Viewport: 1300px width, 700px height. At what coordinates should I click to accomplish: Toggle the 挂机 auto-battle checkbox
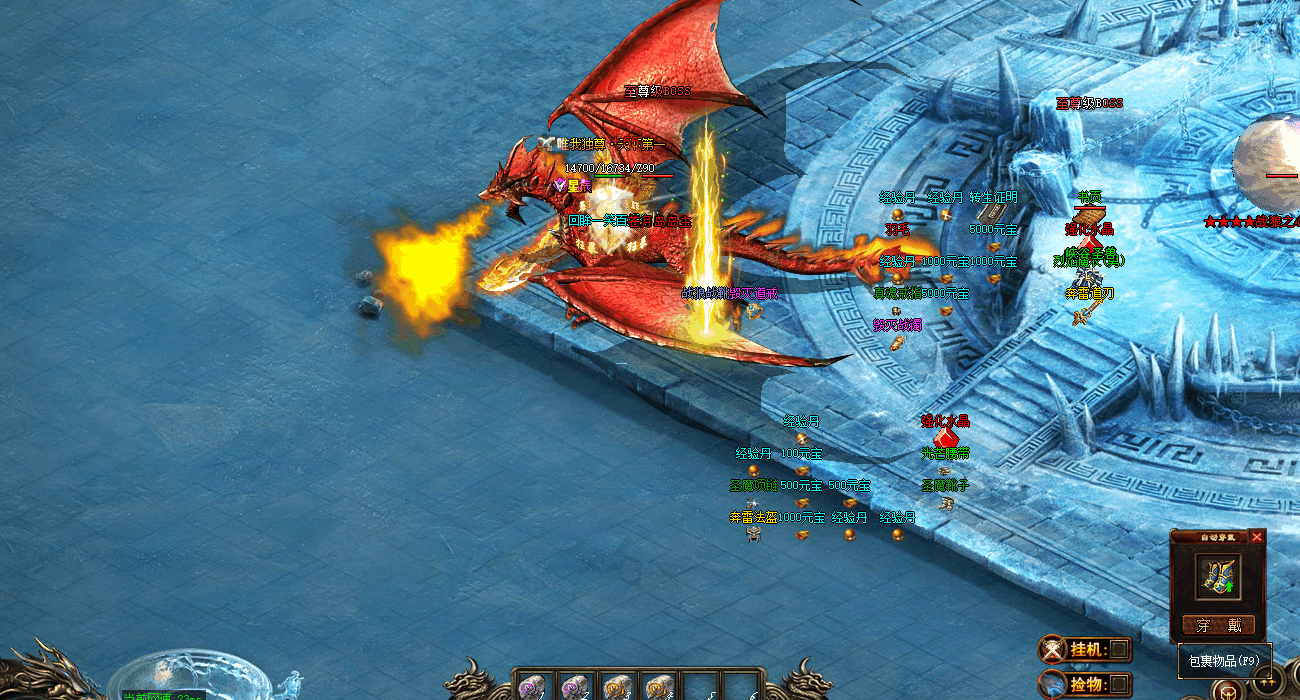1119,650
